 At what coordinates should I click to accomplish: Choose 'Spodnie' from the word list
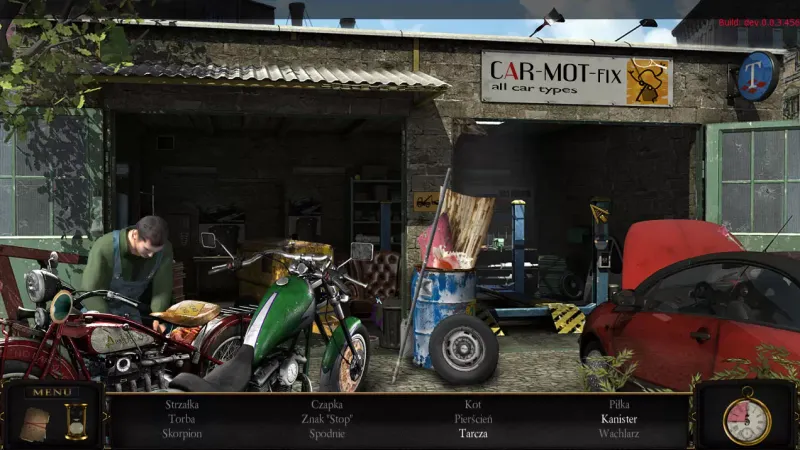point(327,434)
